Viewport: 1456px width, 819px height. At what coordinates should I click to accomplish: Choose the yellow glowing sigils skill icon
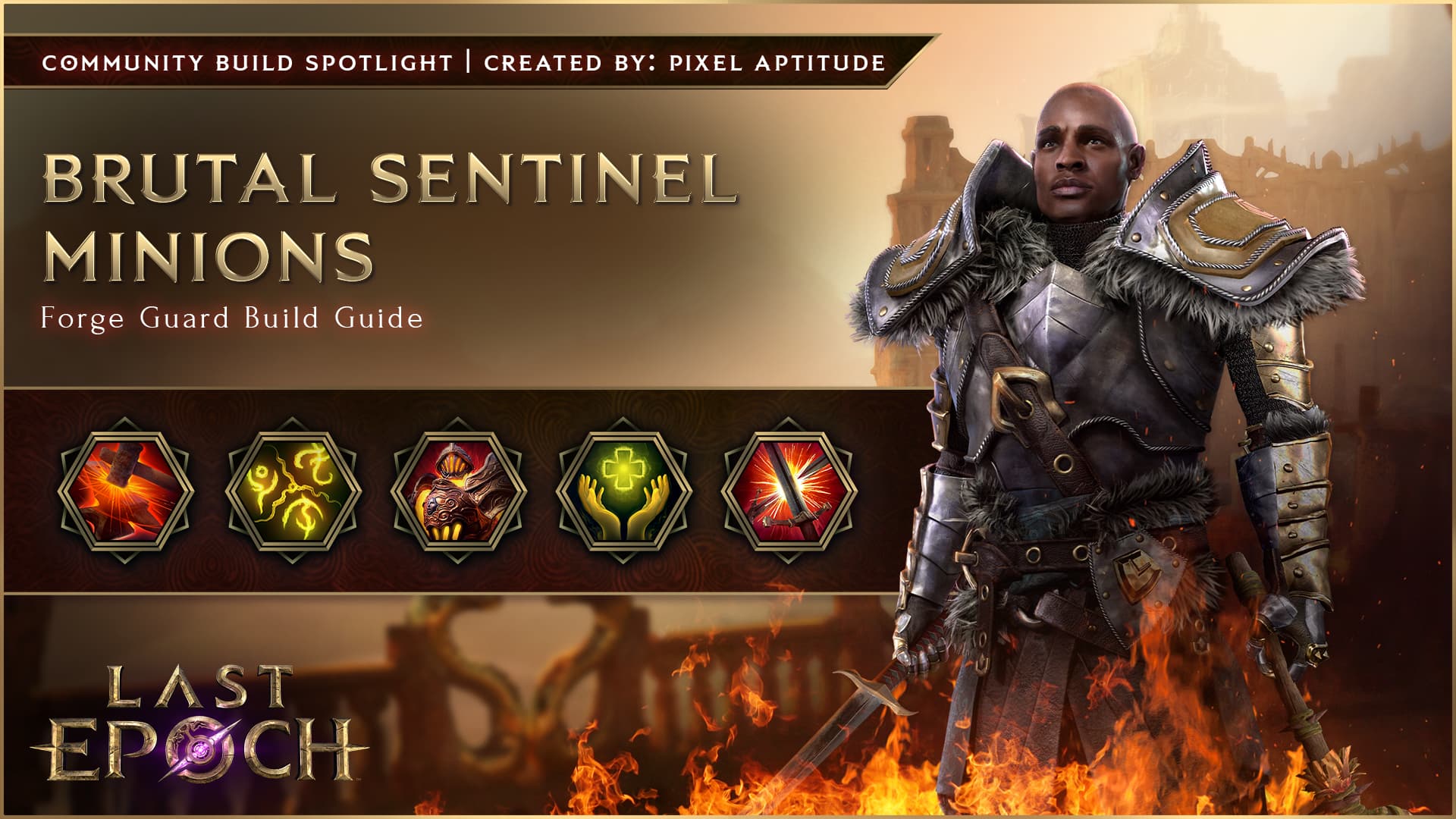(x=292, y=491)
